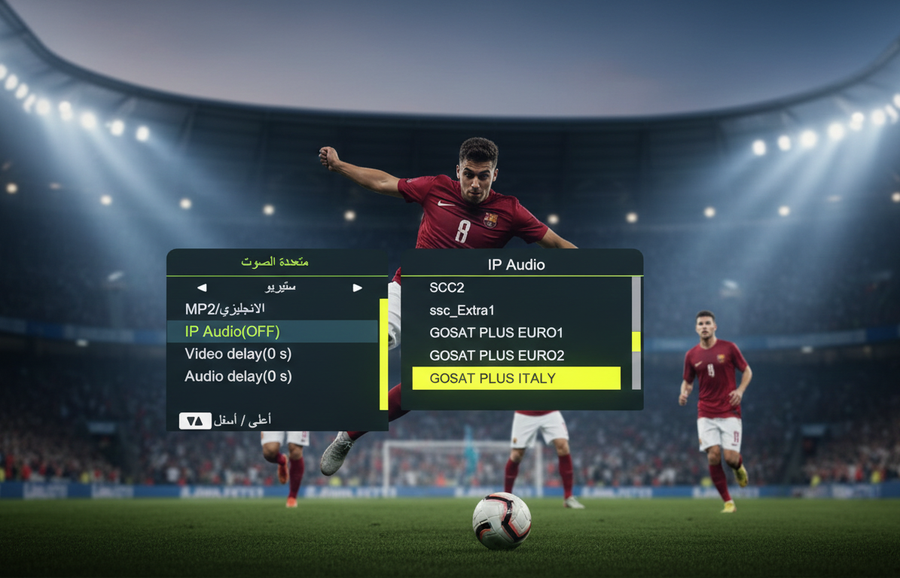This screenshot has height=578, width=900.
Task: Choose the ssc_Extra1 audio entry
Action: click(462, 310)
